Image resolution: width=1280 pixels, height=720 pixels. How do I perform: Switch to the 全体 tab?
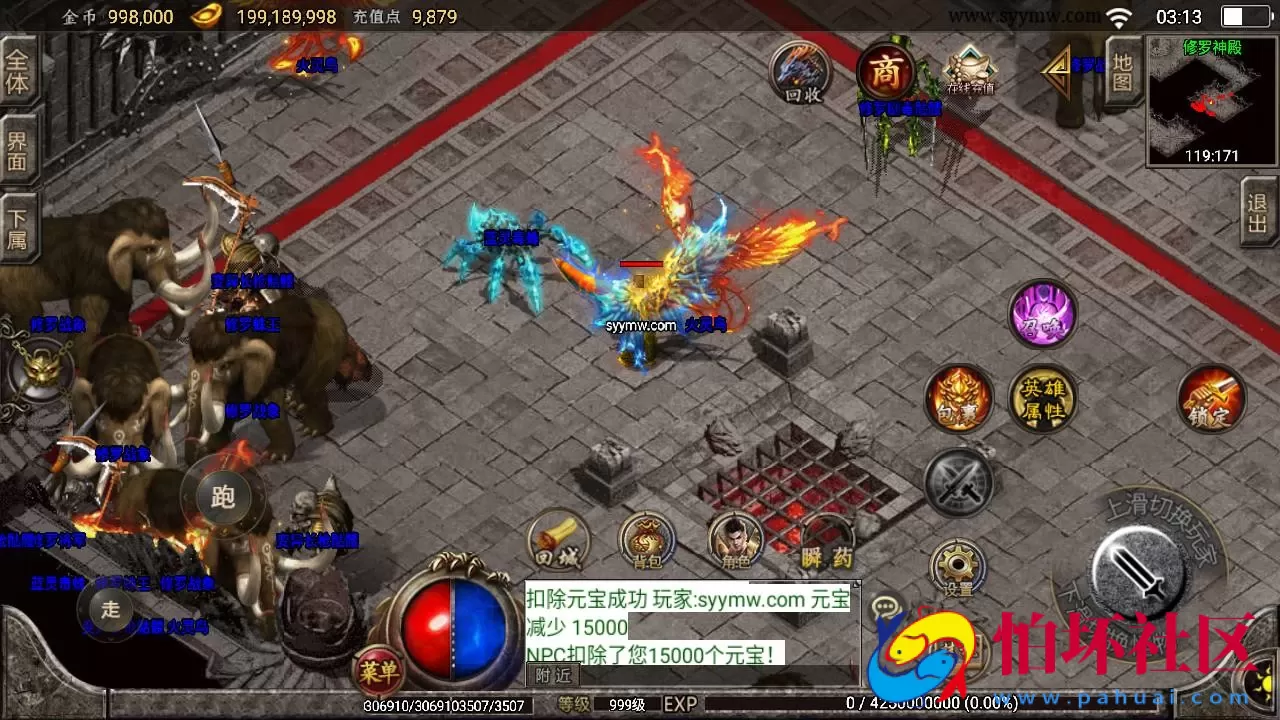coord(19,70)
